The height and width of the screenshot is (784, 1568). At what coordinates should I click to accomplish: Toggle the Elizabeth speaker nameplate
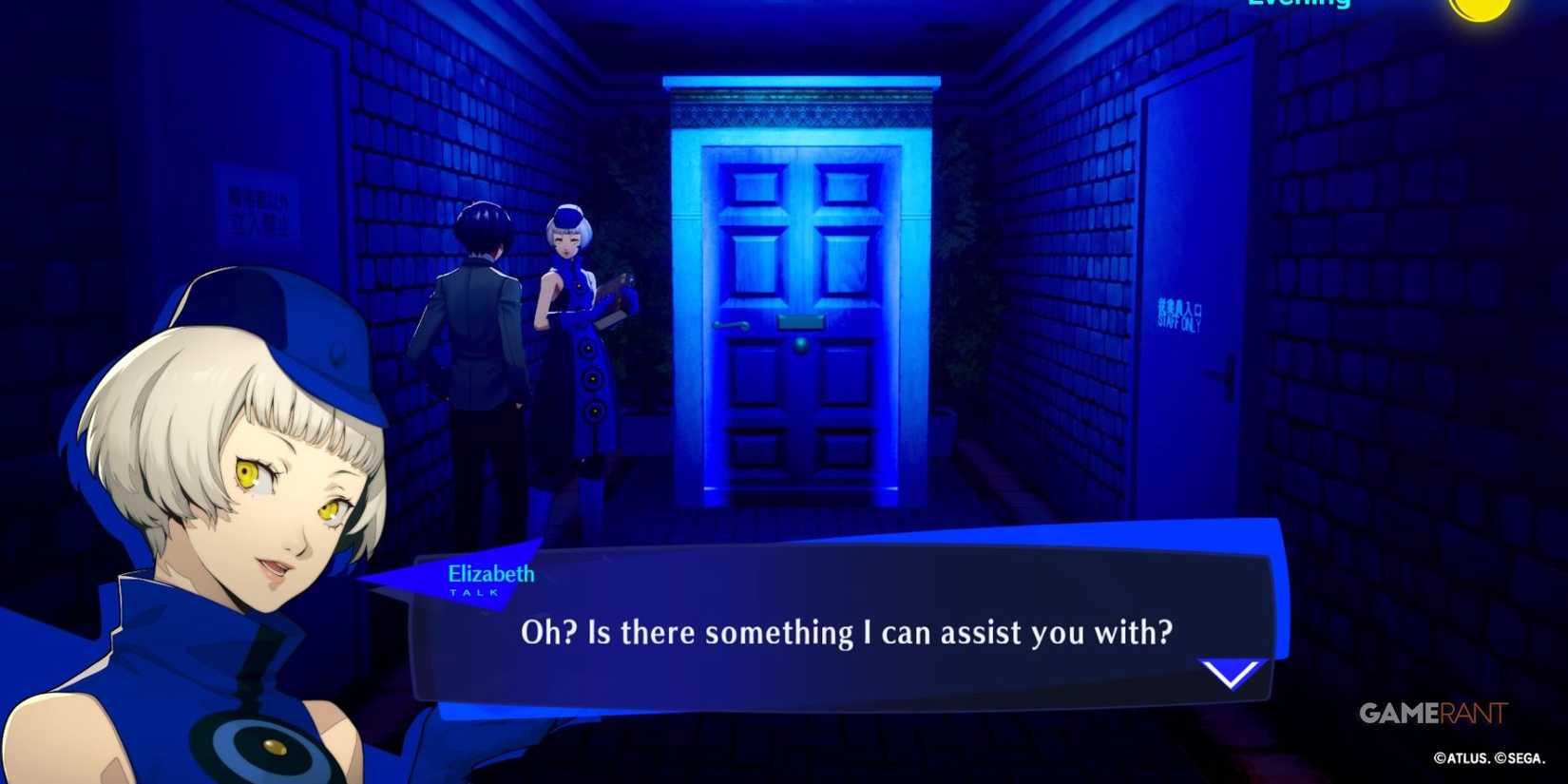tap(489, 574)
